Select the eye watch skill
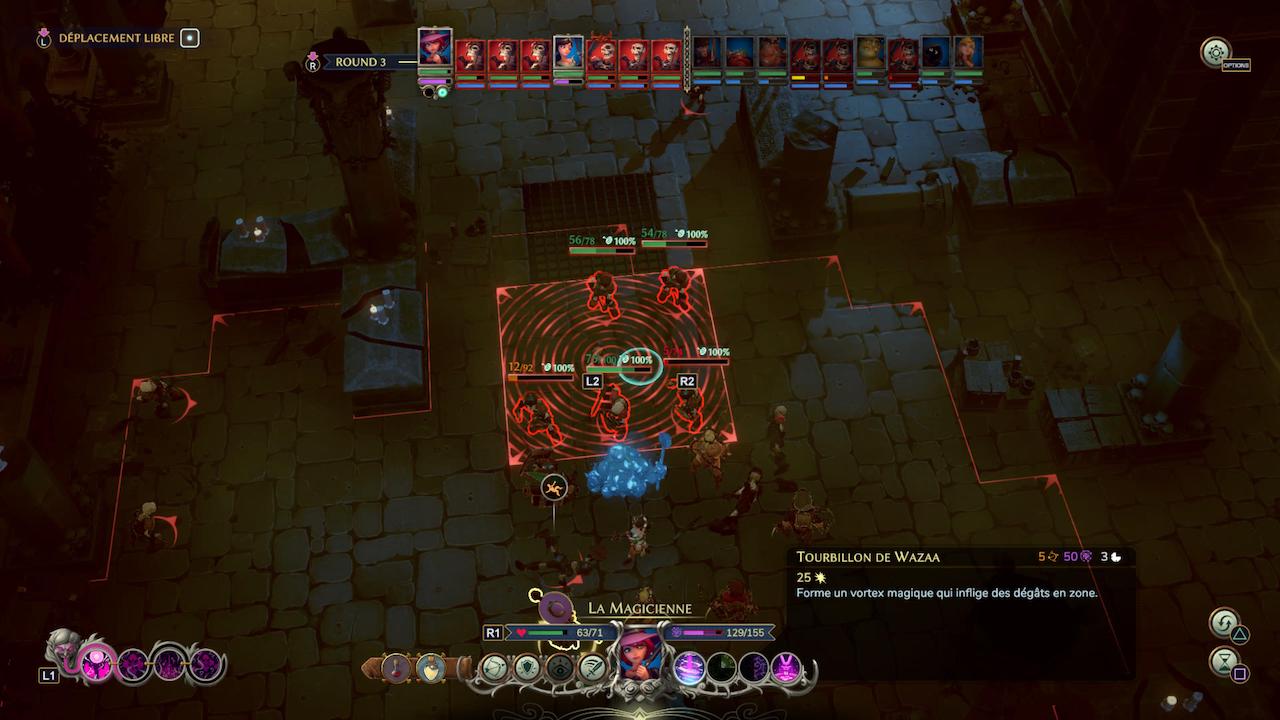Viewport: 1280px width, 720px height. (560, 667)
